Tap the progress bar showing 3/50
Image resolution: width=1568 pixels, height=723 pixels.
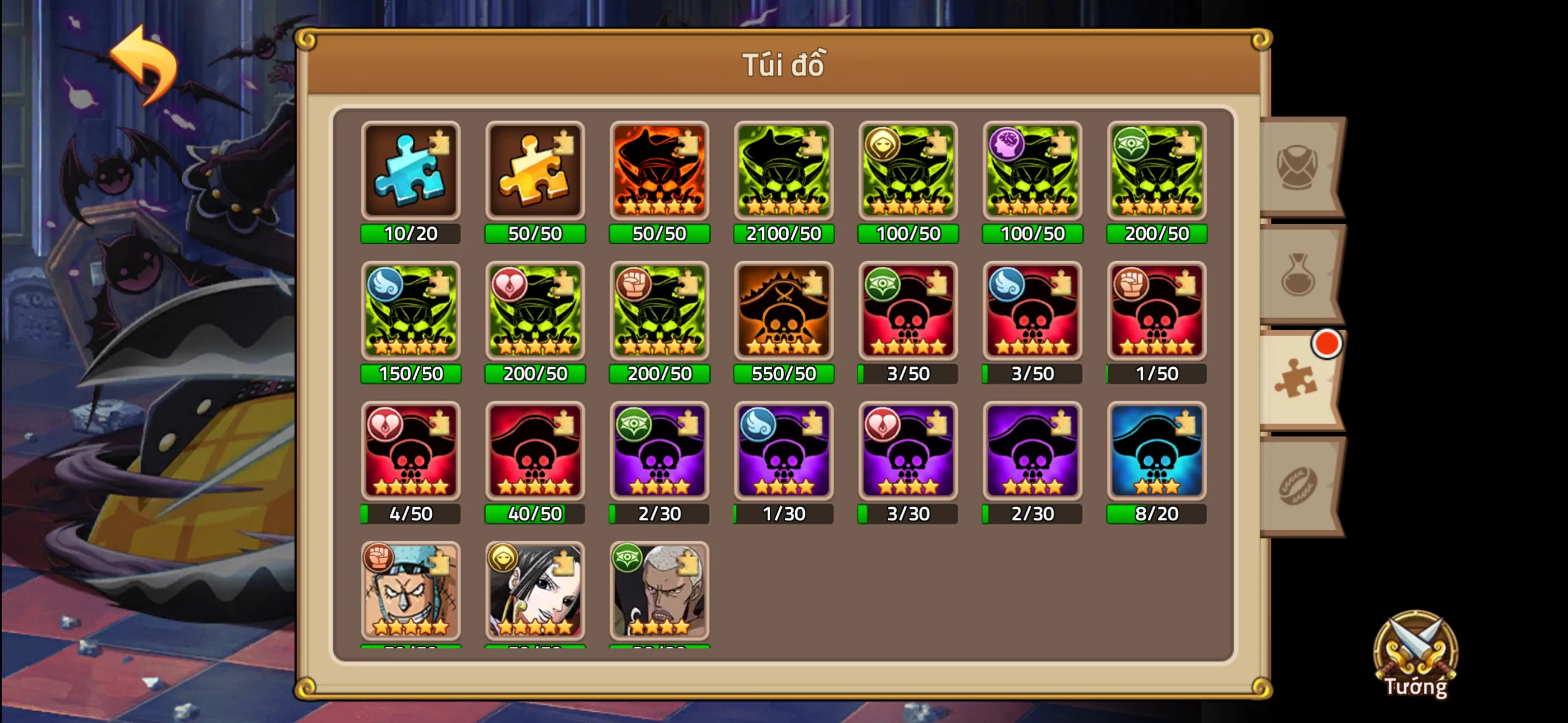907,374
